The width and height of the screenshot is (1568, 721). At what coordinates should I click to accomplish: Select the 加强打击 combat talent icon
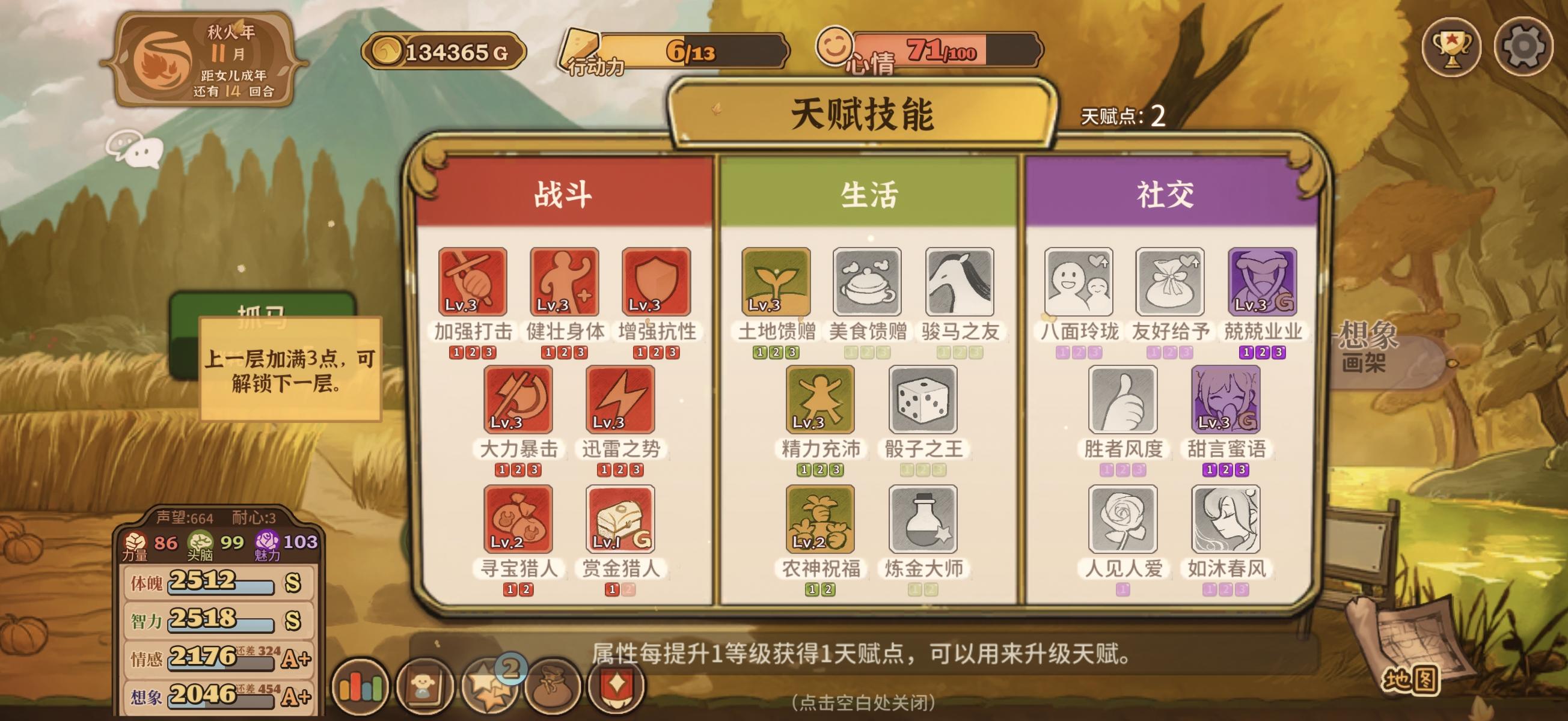(x=474, y=283)
